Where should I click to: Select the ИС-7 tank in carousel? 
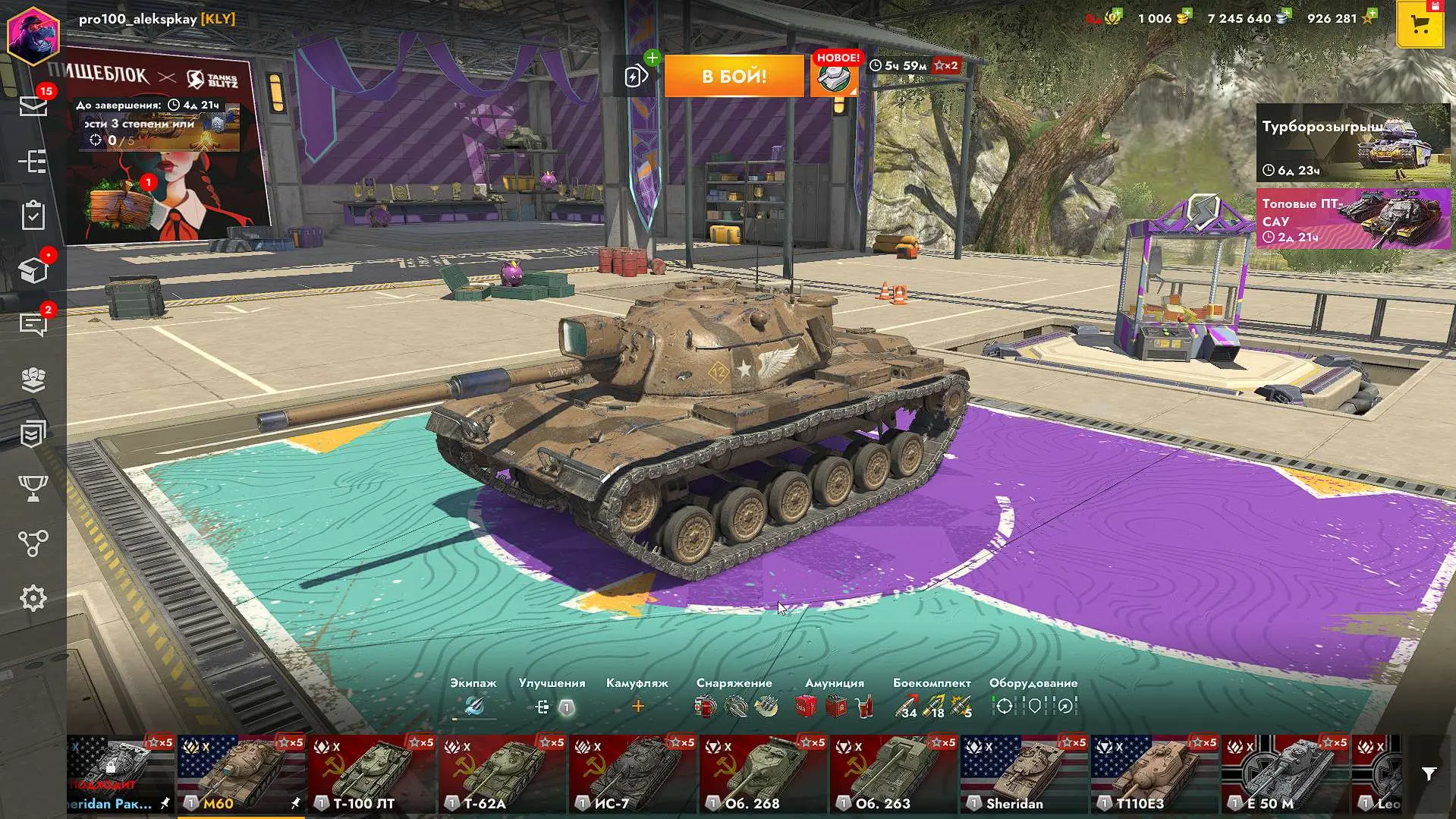coord(633,774)
